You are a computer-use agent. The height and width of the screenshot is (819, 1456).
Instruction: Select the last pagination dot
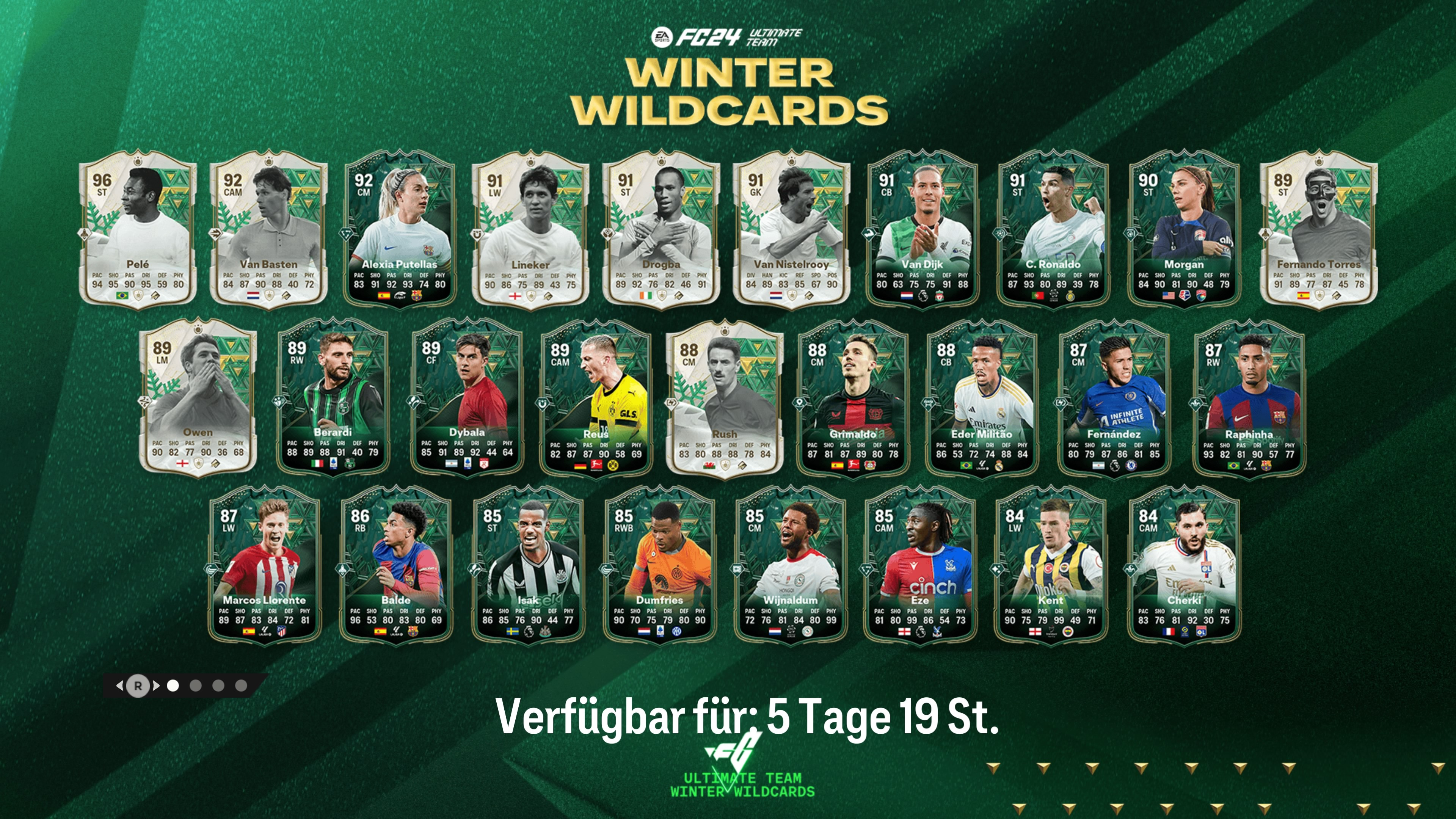coord(242,686)
